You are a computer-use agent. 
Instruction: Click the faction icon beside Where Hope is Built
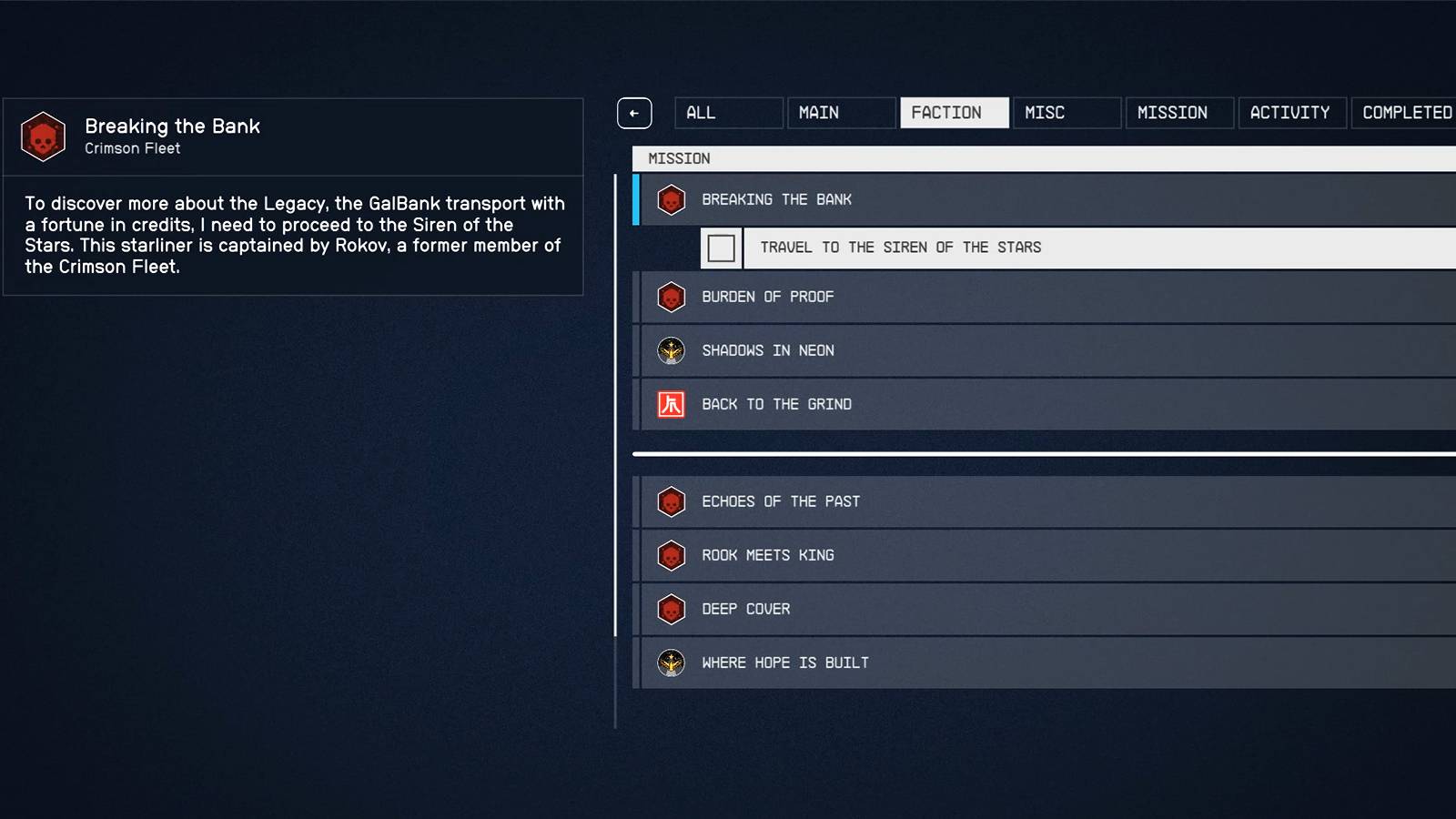coord(671,662)
